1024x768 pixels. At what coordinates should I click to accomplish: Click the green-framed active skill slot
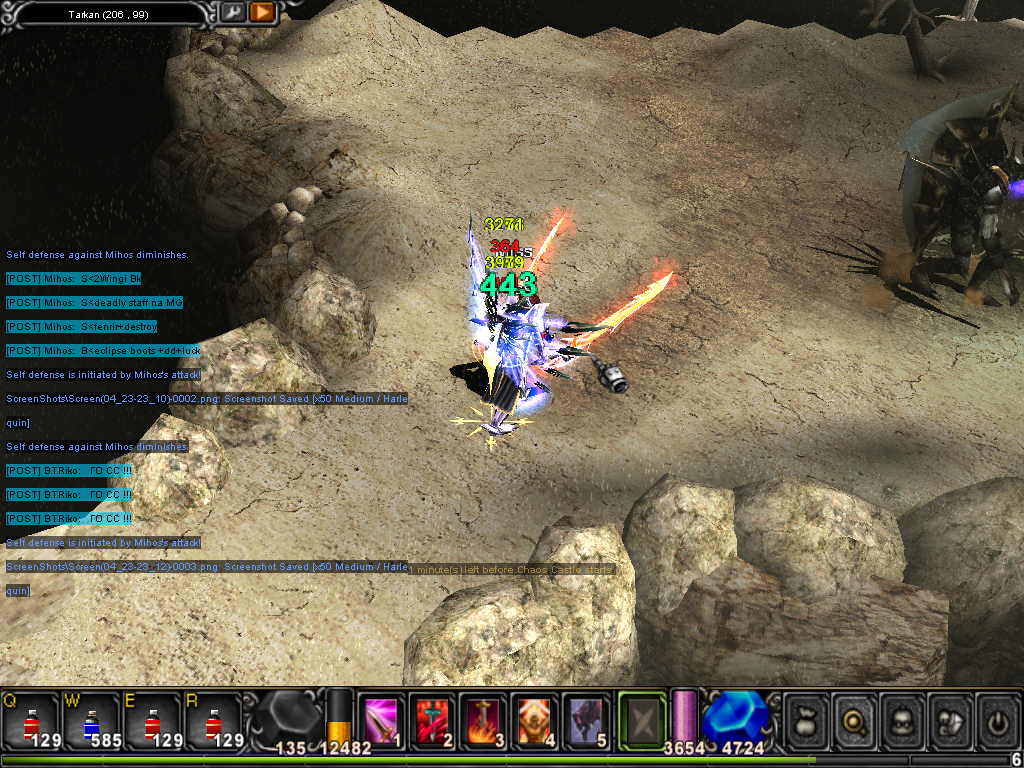pyautogui.click(x=642, y=720)
